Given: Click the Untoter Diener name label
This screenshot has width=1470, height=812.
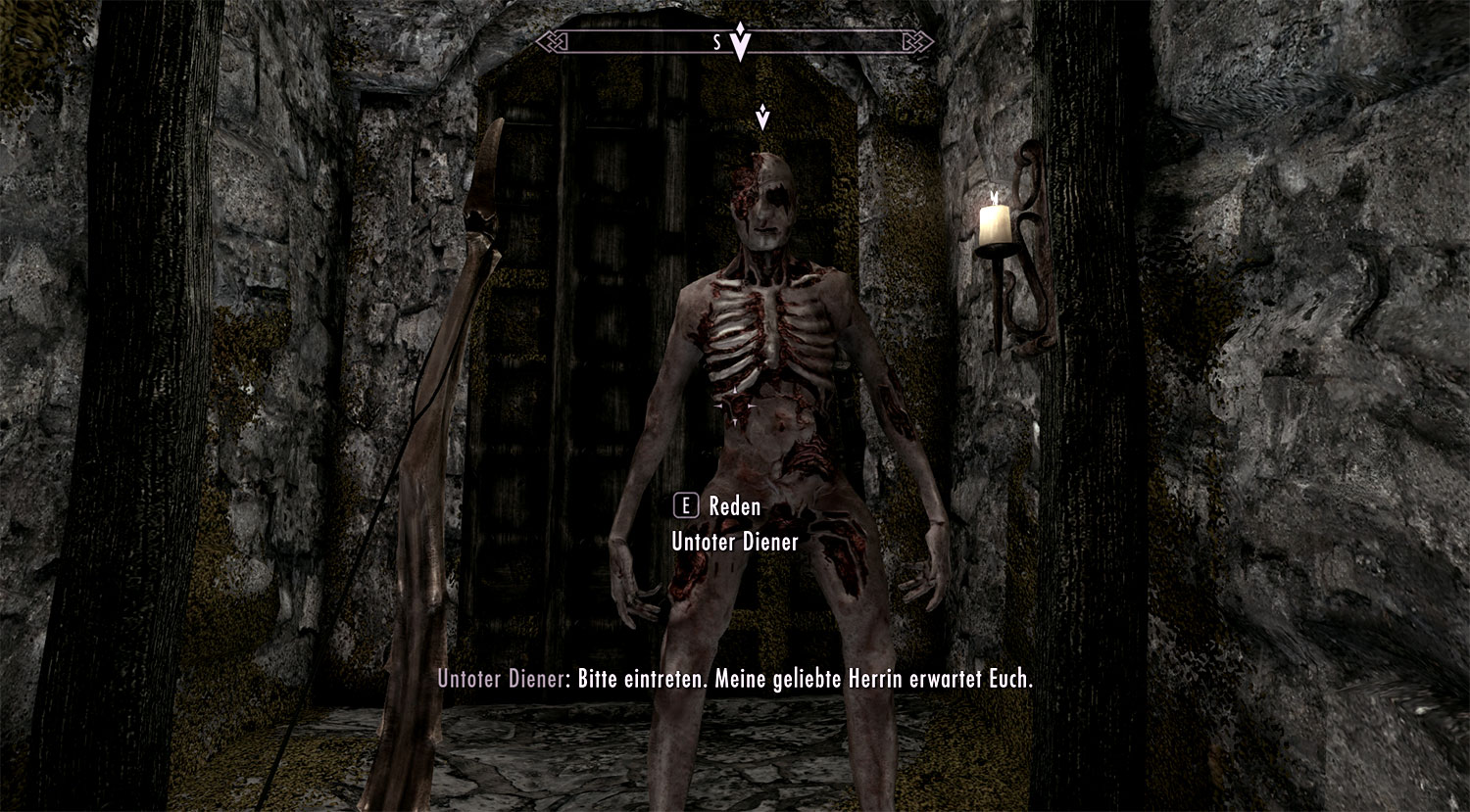Looking at the screenshot, I should coord(735,539).
